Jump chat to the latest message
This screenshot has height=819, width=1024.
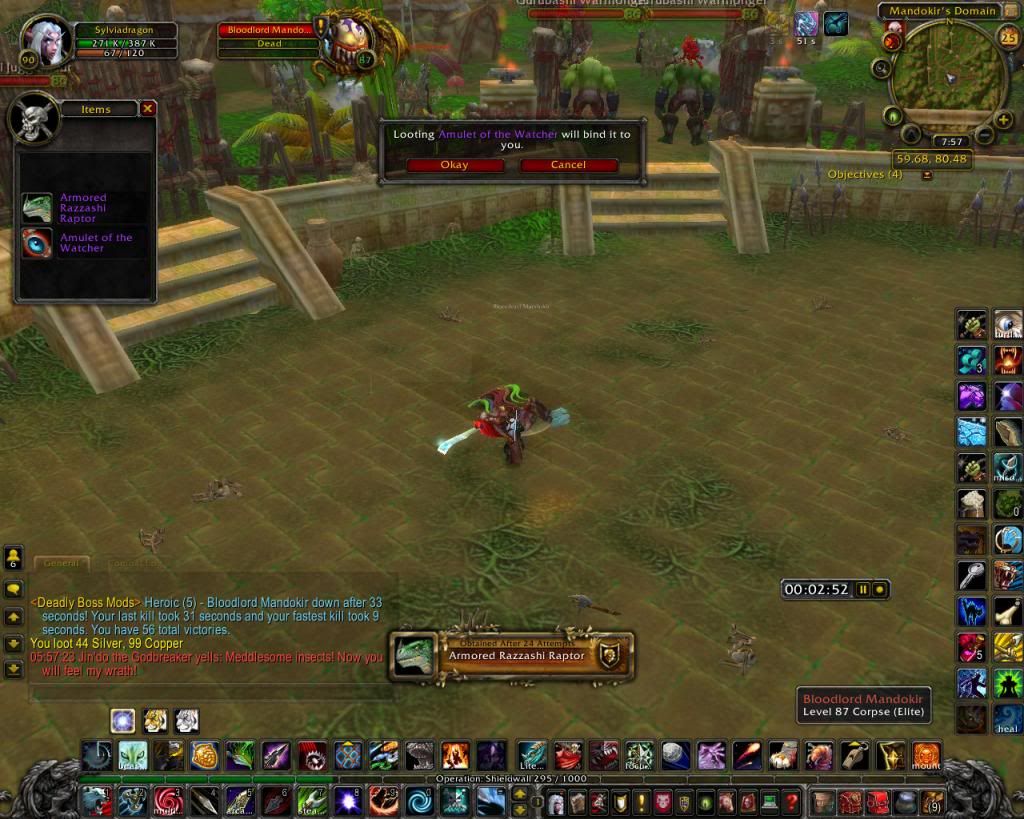pyautogui.click(x=14, y=669)
